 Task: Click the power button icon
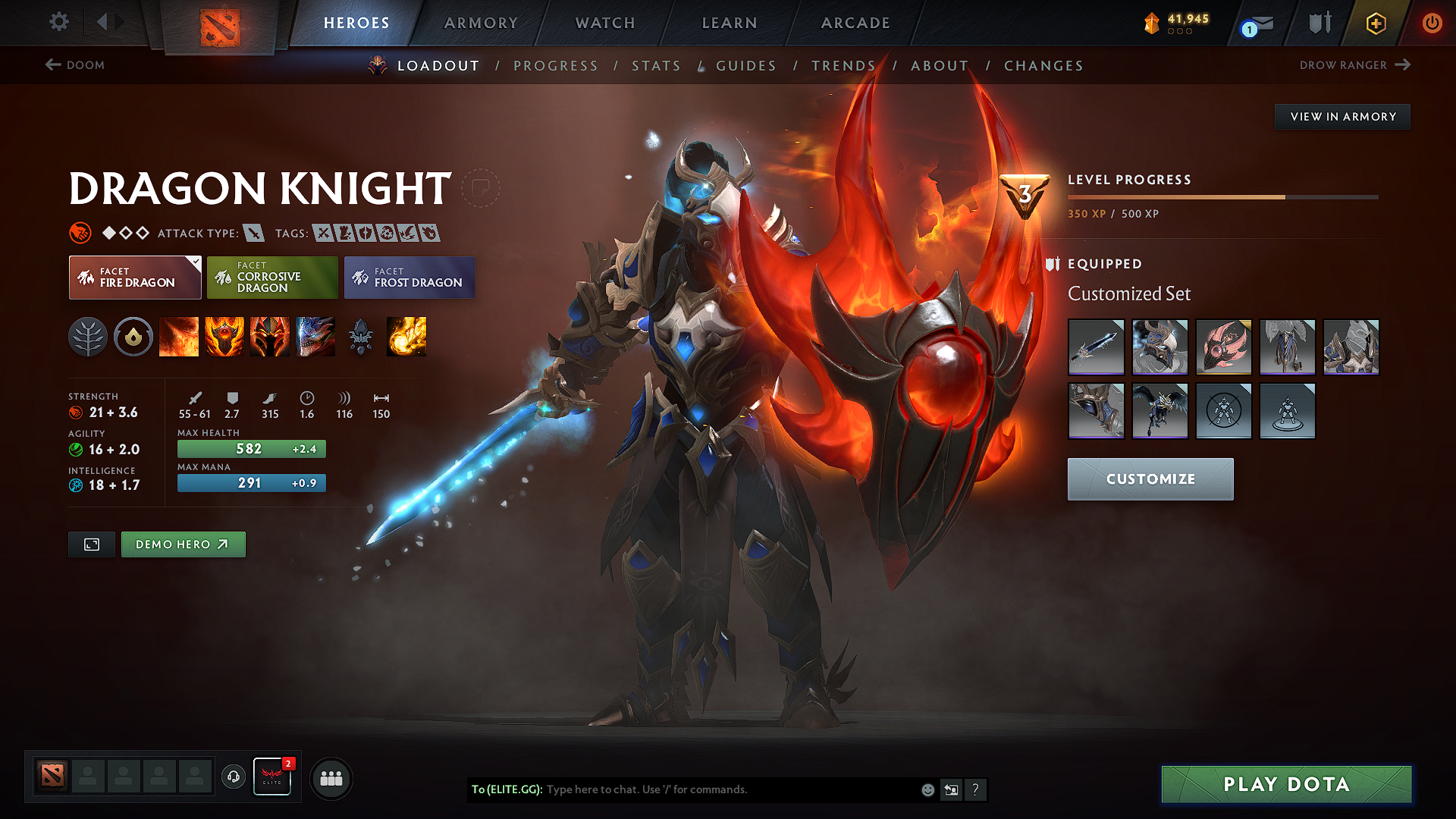[x=1432, y=23]
